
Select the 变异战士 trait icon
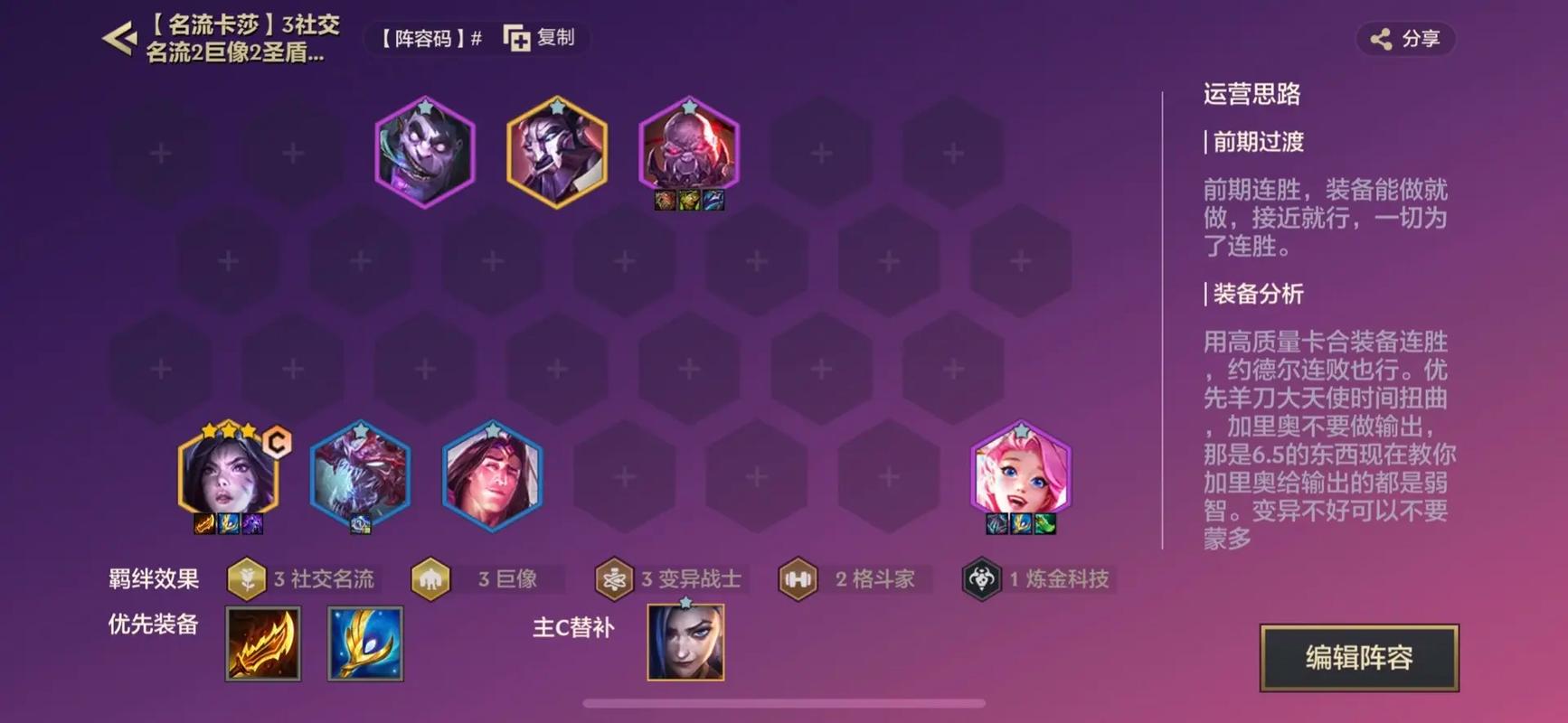[614, 579]
